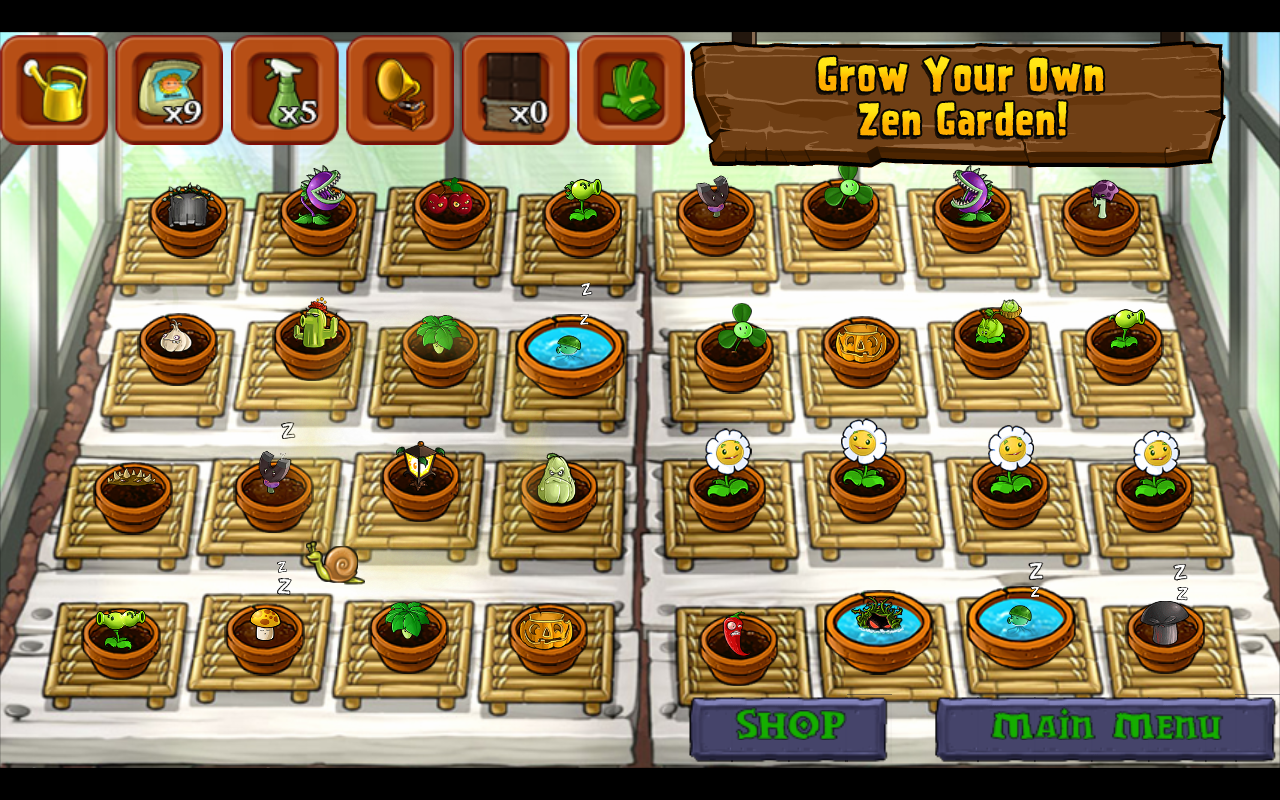The width and height of the screenshot is (1280, 800).
Task: Pick up the watering can tool
Action: [54, 90]
